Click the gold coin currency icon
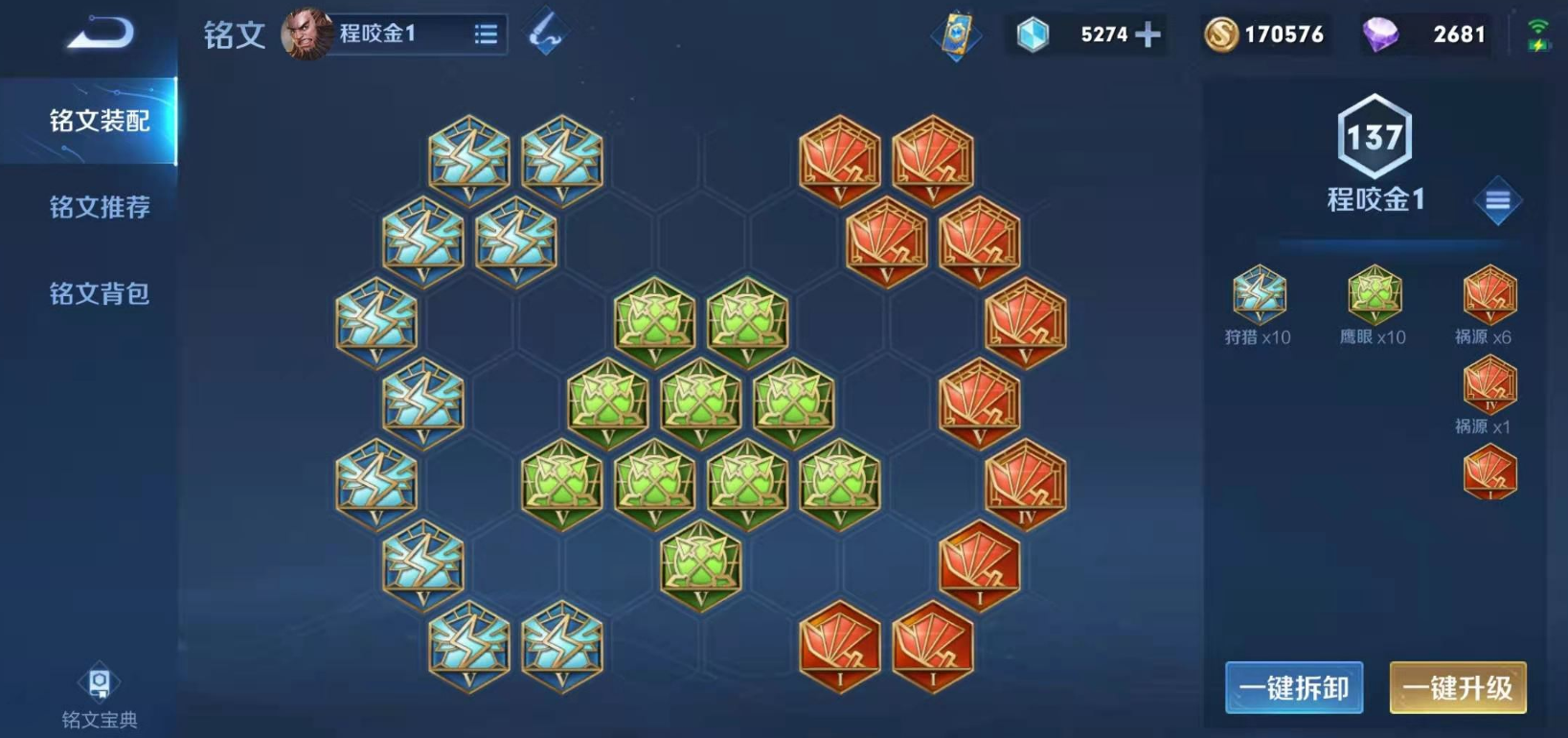1568x738 pixels. click(1220, 35)
